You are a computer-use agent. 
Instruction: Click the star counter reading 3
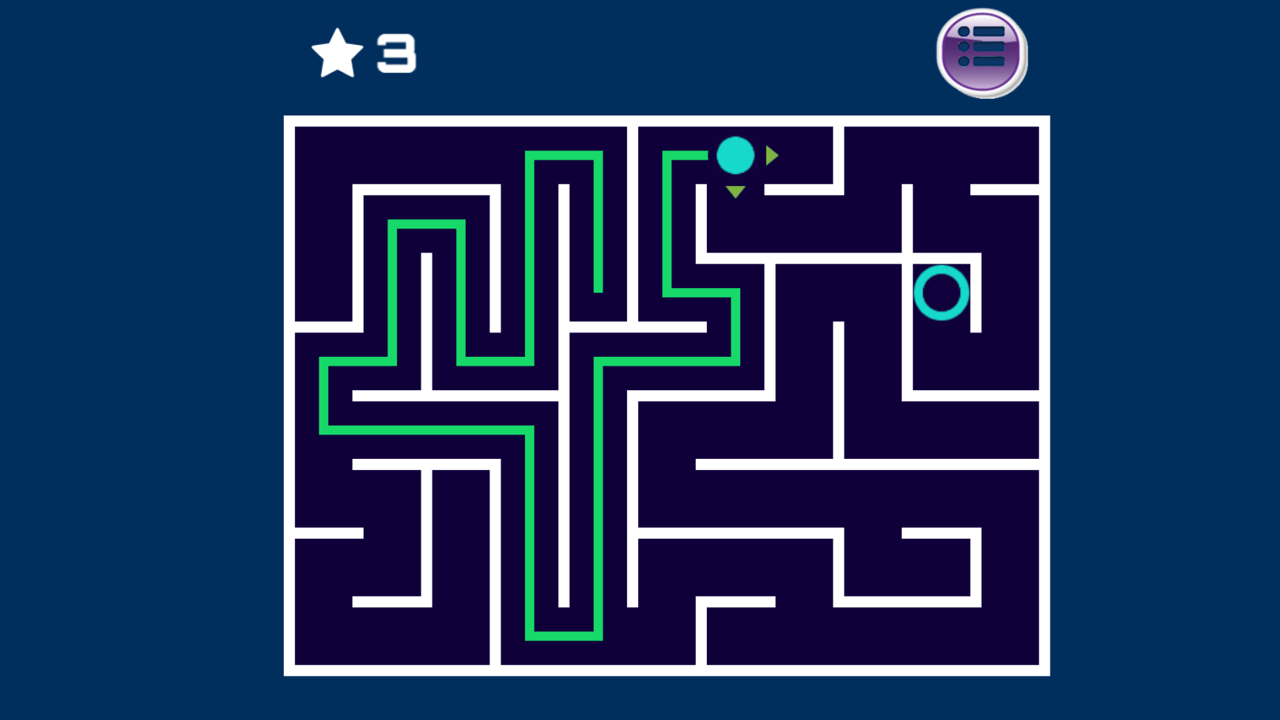[394, 54]
